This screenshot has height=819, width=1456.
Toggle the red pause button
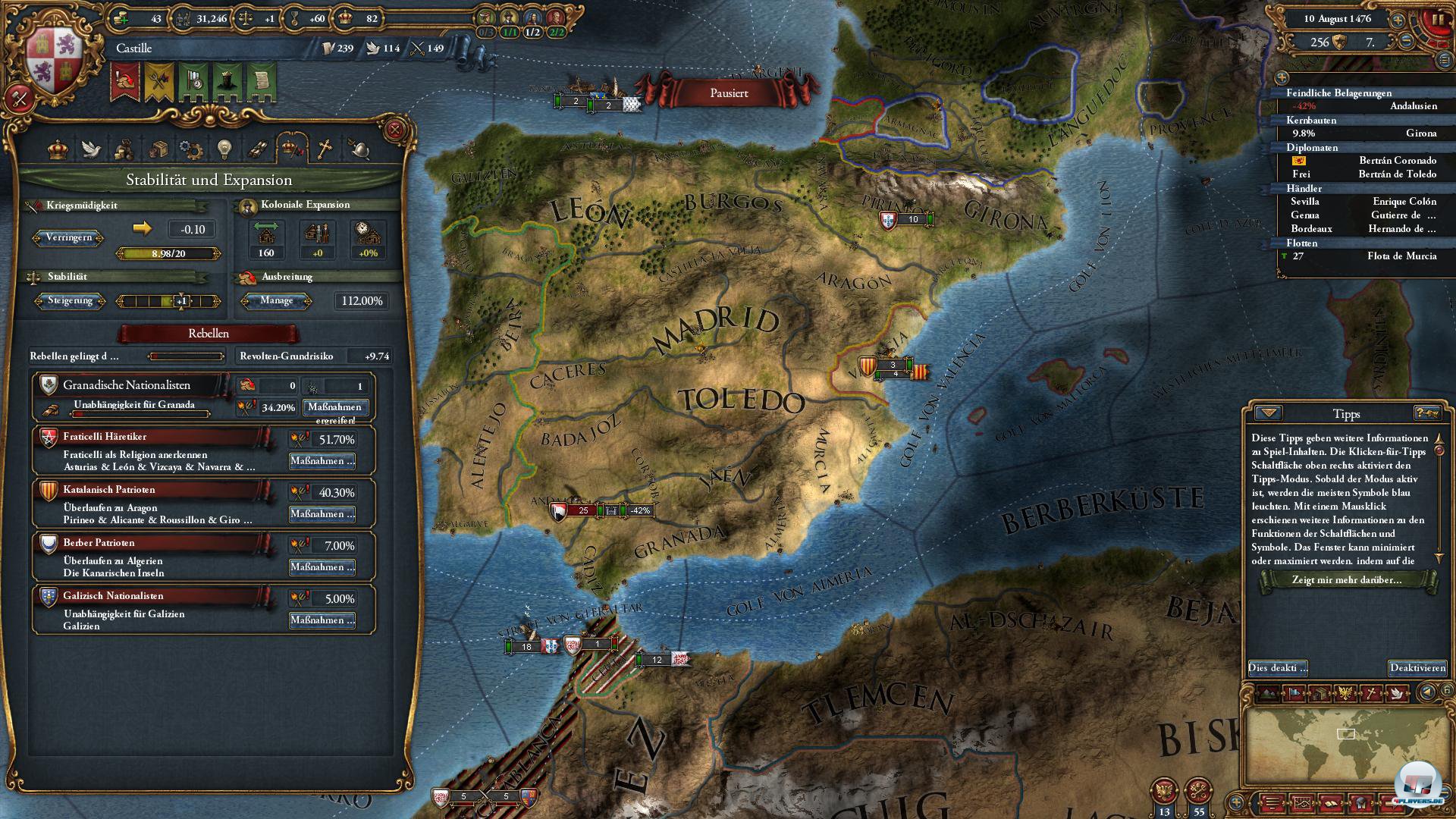[1436, 20]
